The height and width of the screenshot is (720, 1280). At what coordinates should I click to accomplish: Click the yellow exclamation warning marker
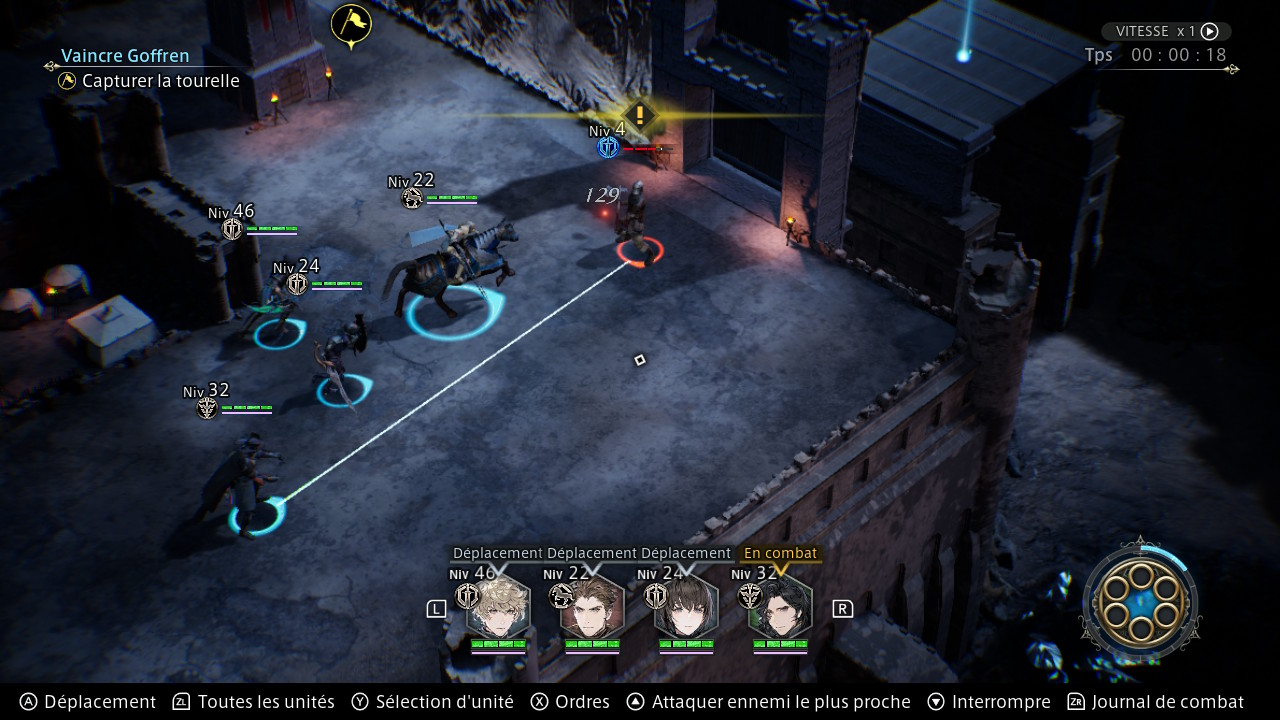pos(639,114)
